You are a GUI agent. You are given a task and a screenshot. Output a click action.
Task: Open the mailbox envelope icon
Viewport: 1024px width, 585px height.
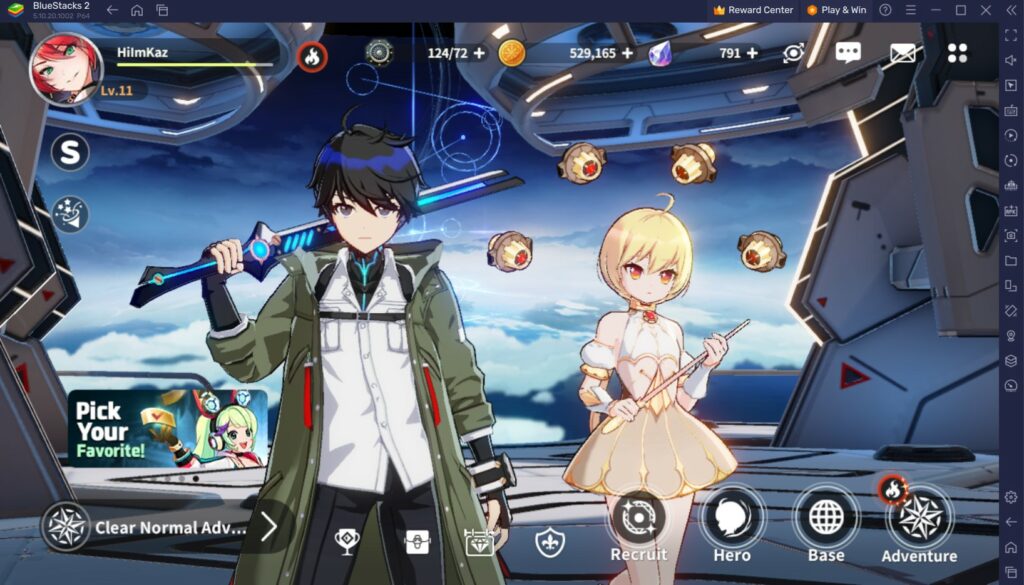tap(903, 53)
